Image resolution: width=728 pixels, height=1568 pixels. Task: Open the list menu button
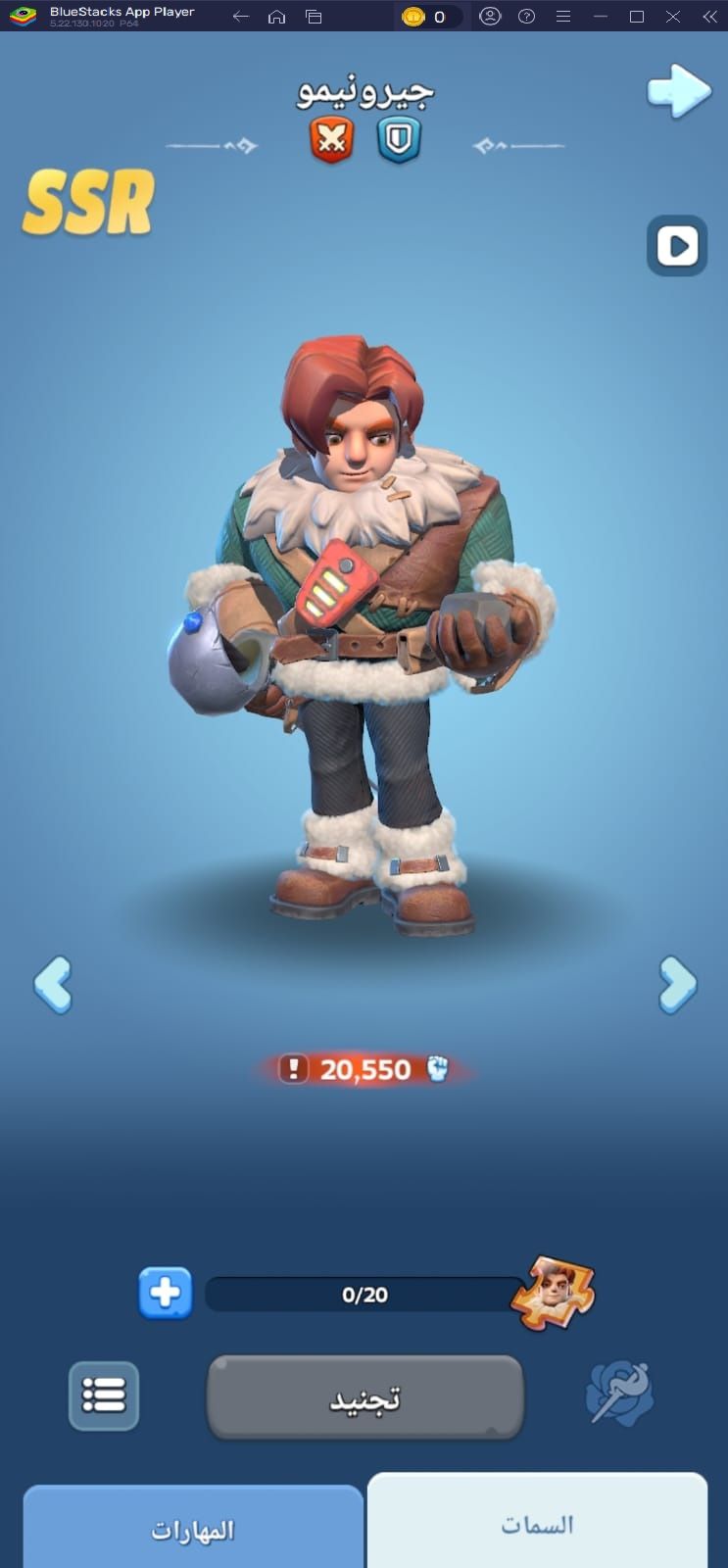(x=104, y=1395)
